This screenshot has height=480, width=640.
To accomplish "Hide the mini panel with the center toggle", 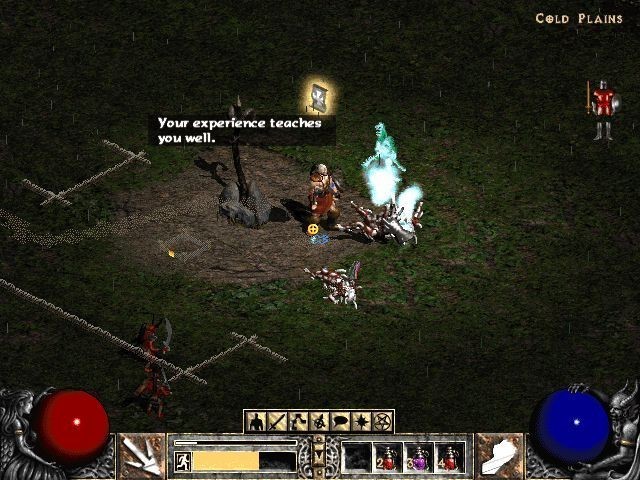I will (x=319, y=455).
